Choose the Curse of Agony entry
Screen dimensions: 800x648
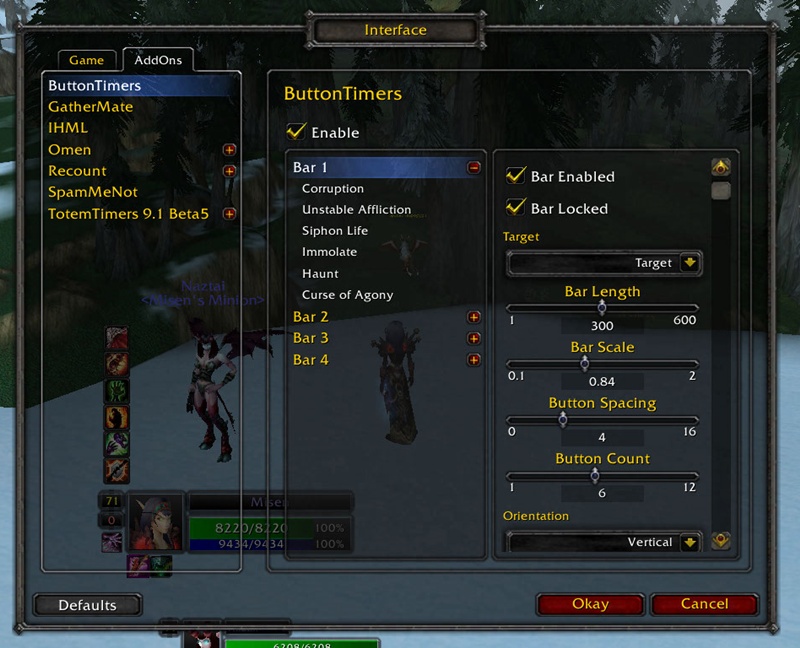(x=347, y=295)
